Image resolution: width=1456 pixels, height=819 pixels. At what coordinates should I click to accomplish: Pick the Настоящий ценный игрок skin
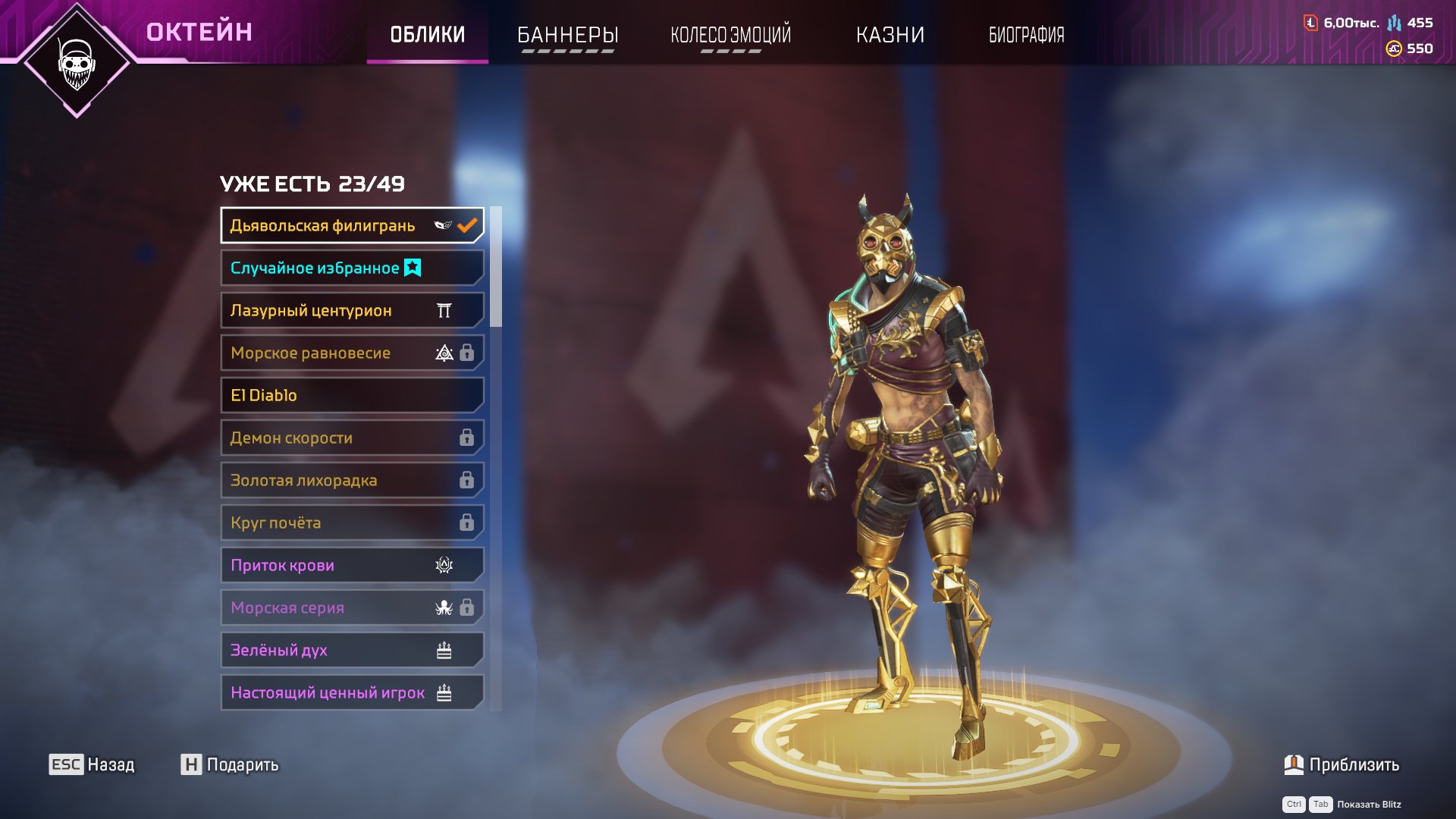pyautogui.click(x=352, y=692)
